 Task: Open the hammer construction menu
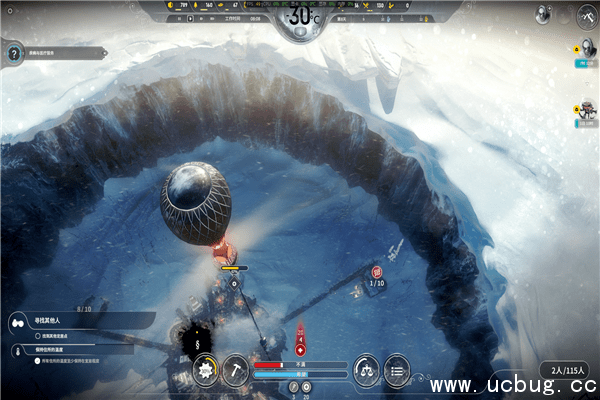point(236,369)
